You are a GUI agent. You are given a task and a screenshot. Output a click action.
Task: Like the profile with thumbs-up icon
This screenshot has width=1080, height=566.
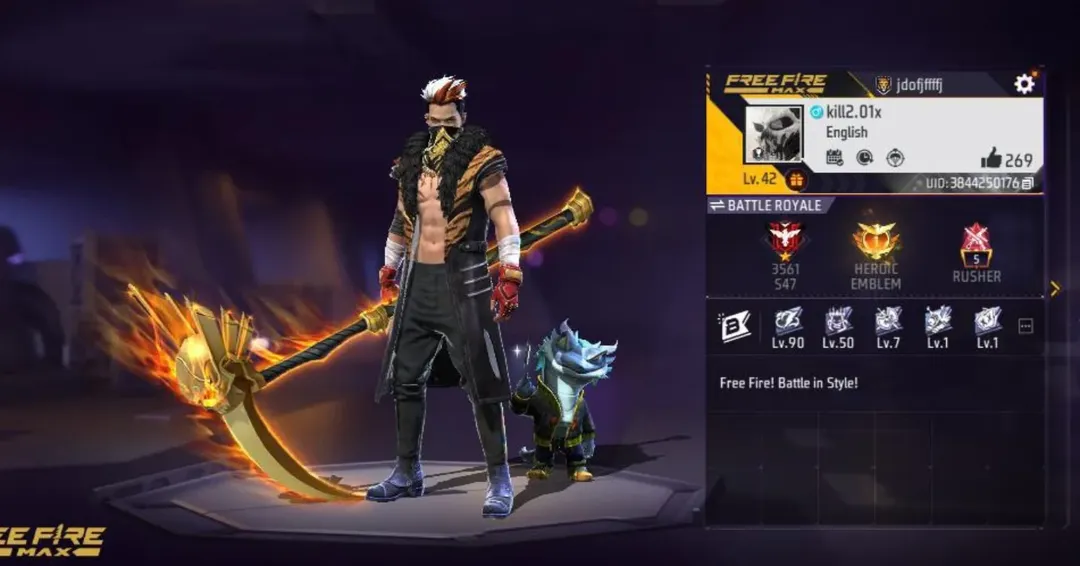(991, 158)
